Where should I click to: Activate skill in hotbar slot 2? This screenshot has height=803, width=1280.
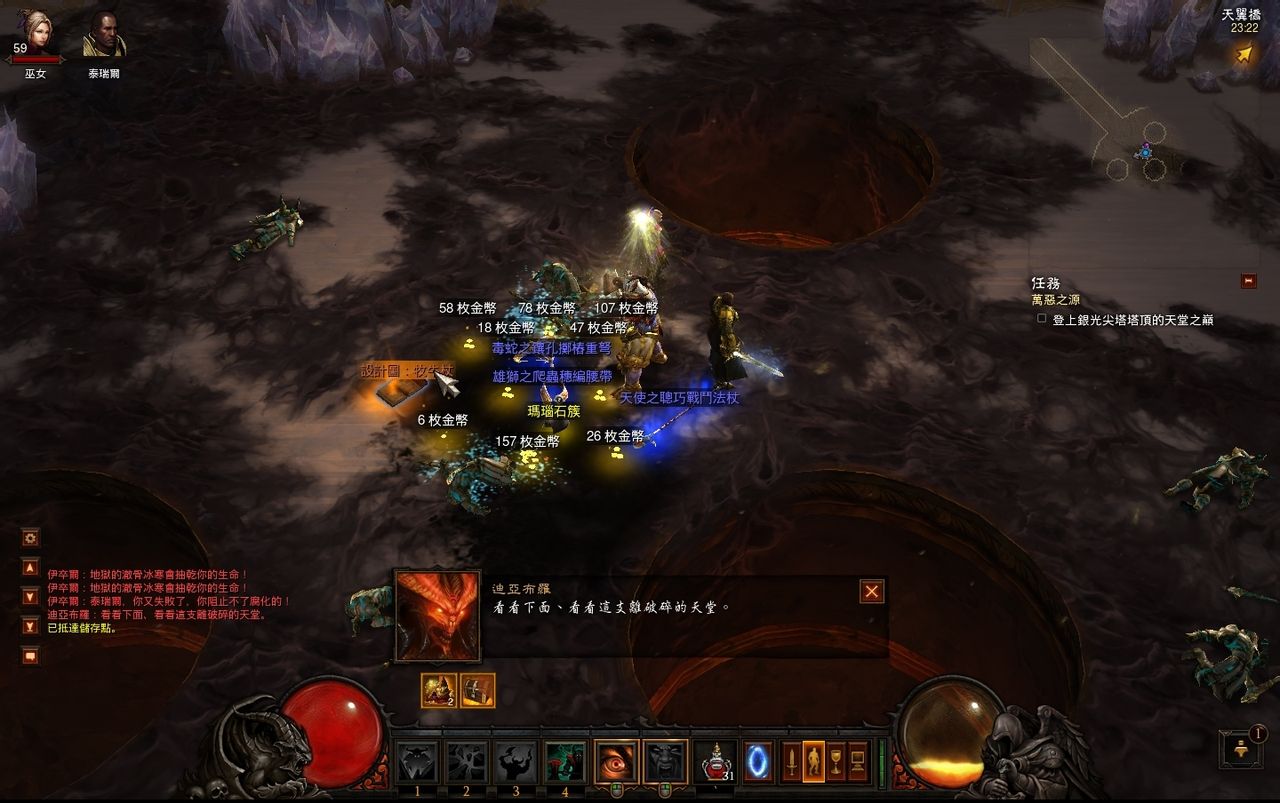(x=466, y=763)
